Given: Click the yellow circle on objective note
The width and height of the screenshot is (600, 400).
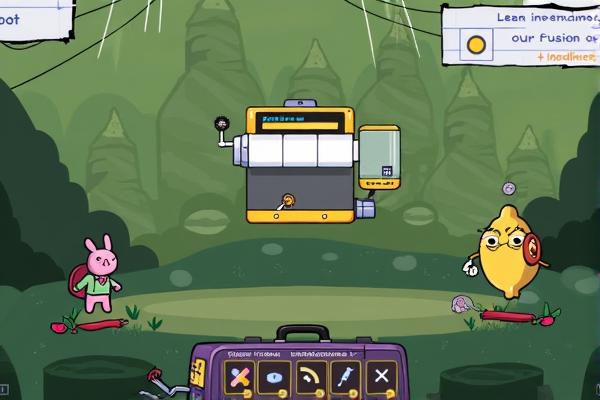Looking at the screenshot, I should point(476,44).
